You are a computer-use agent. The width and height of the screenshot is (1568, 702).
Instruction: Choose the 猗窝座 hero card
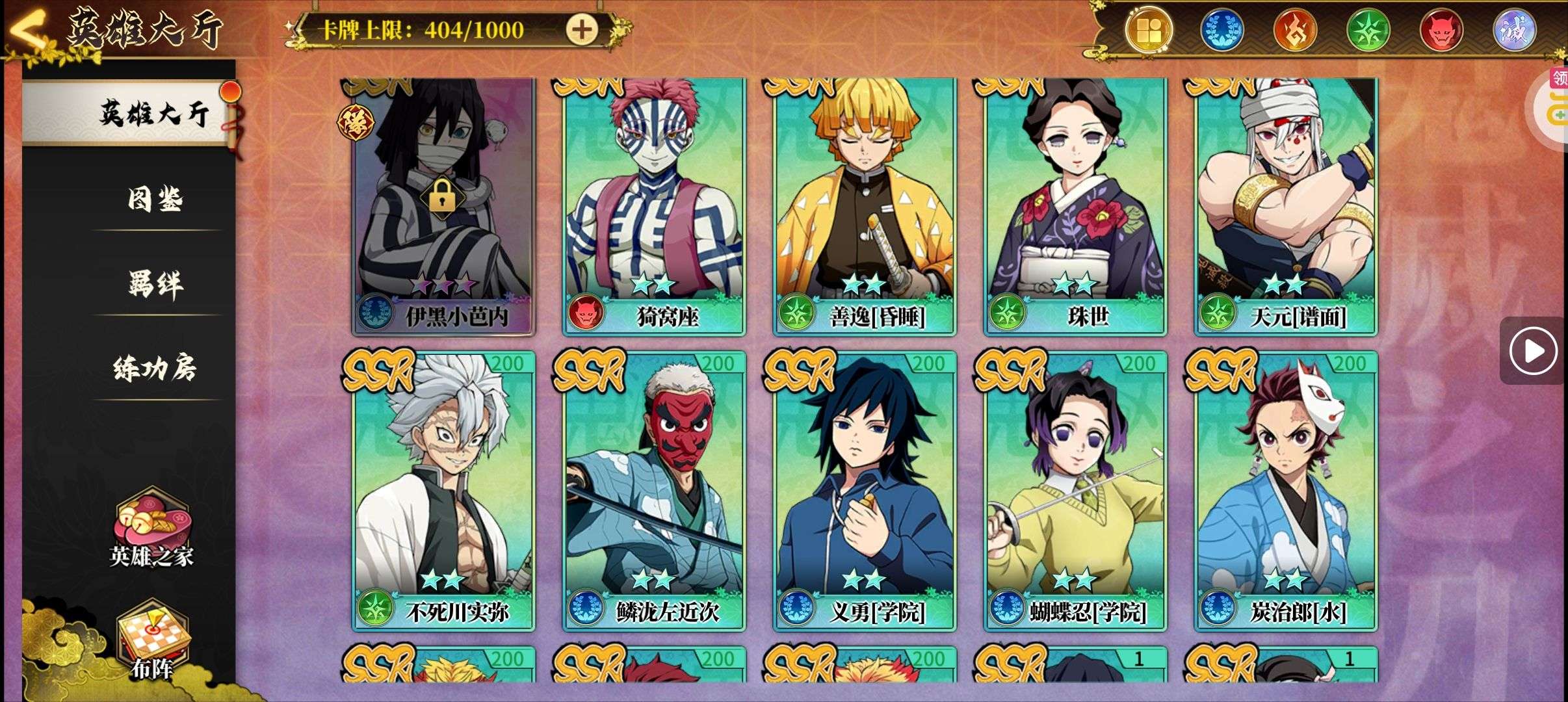(x=654, y=207)
